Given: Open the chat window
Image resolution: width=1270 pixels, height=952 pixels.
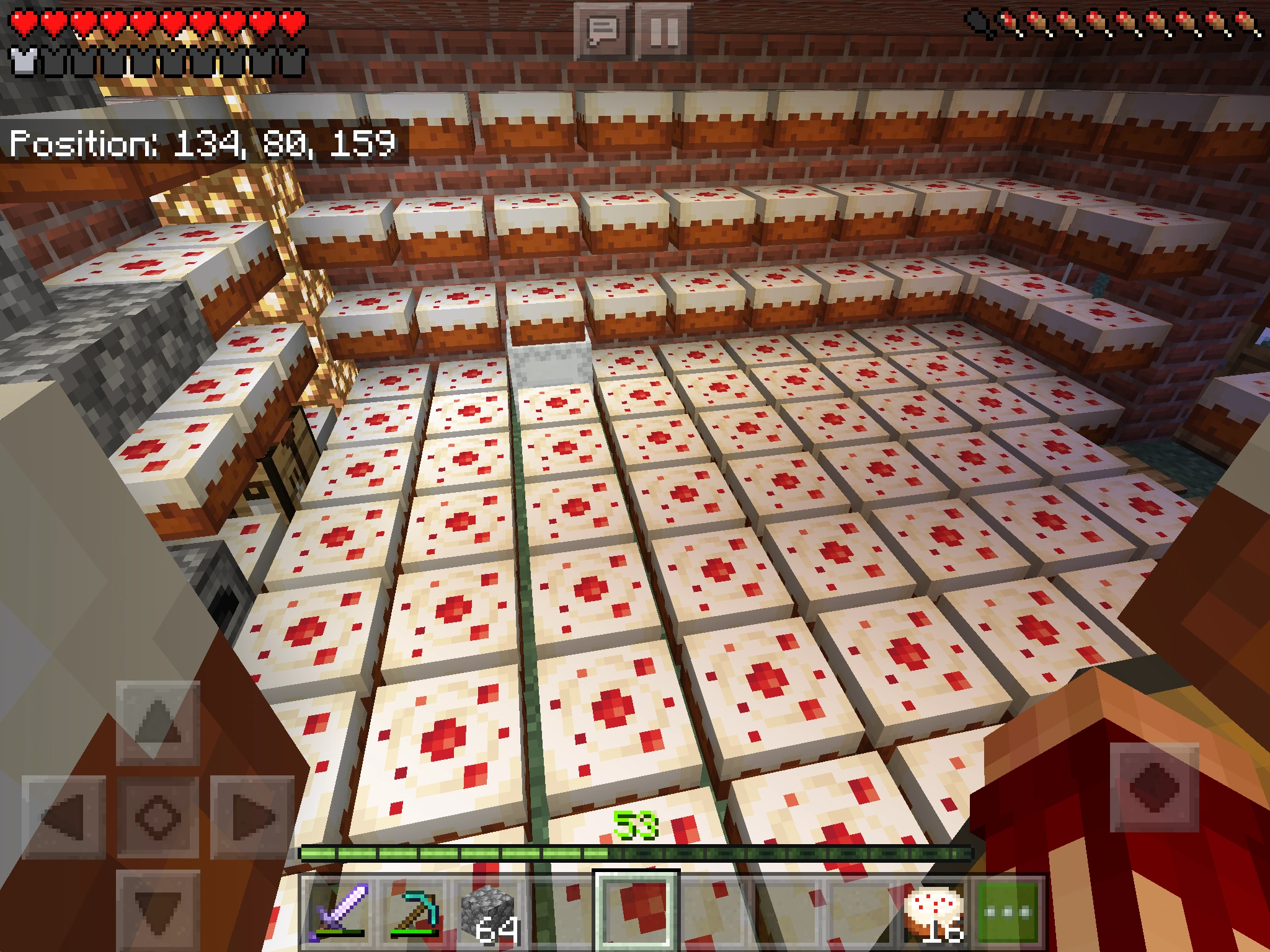Looking at the screenshot, I should tap(603, 31).
